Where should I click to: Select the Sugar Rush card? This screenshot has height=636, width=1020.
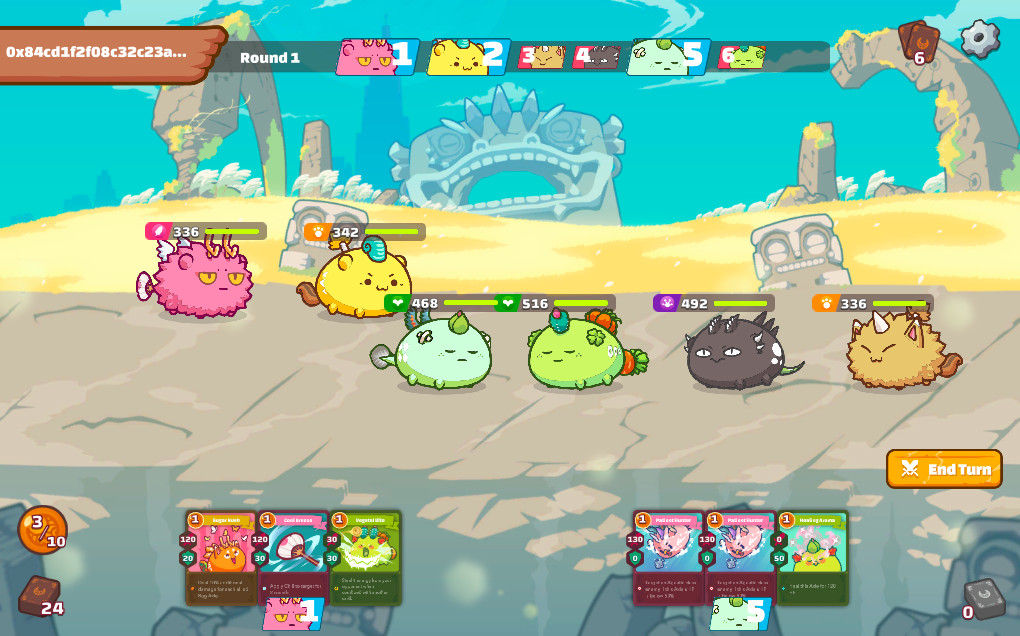[x=220, y=557]
